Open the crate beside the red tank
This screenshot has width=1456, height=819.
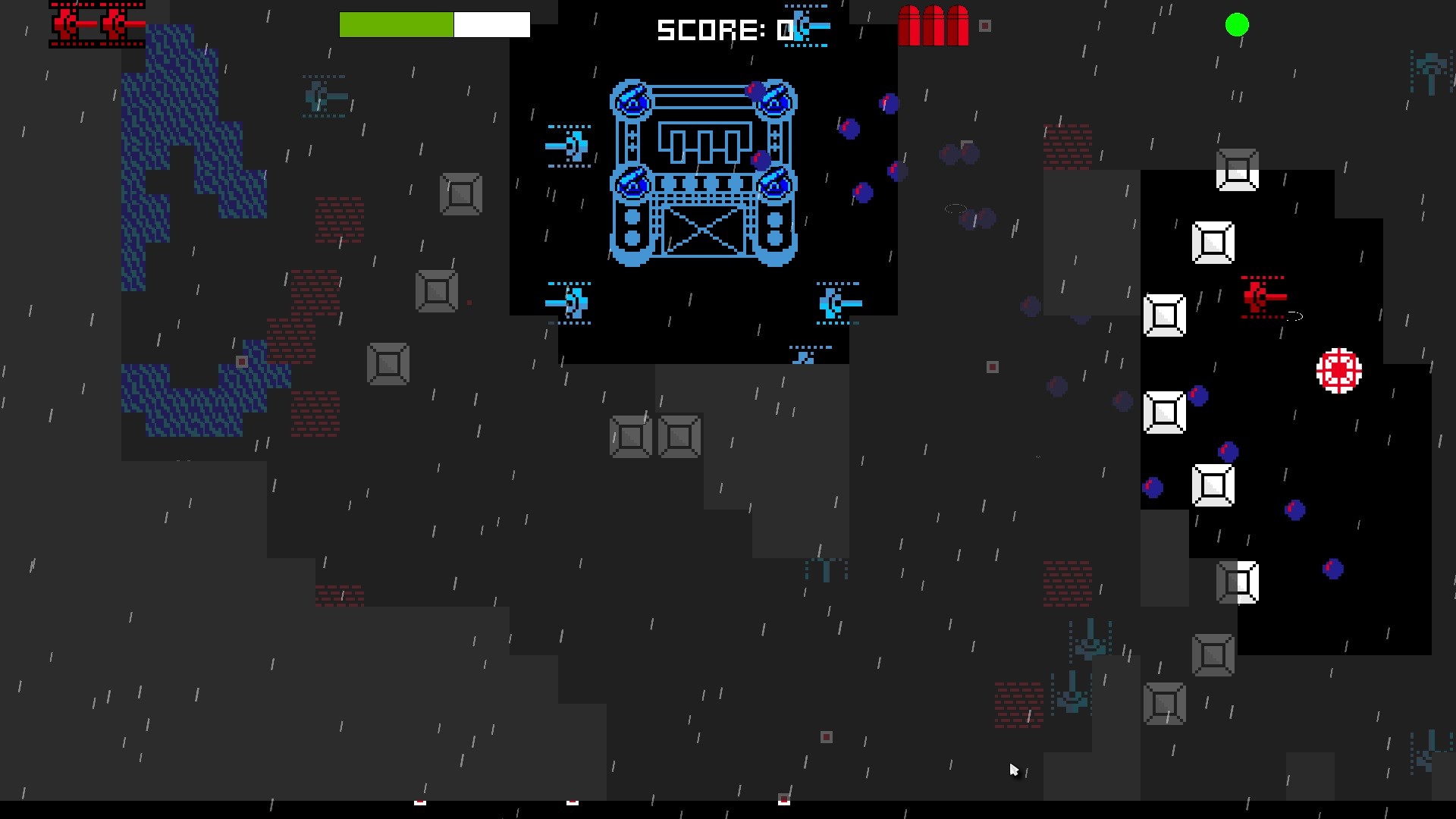[x=1166, y=314]
